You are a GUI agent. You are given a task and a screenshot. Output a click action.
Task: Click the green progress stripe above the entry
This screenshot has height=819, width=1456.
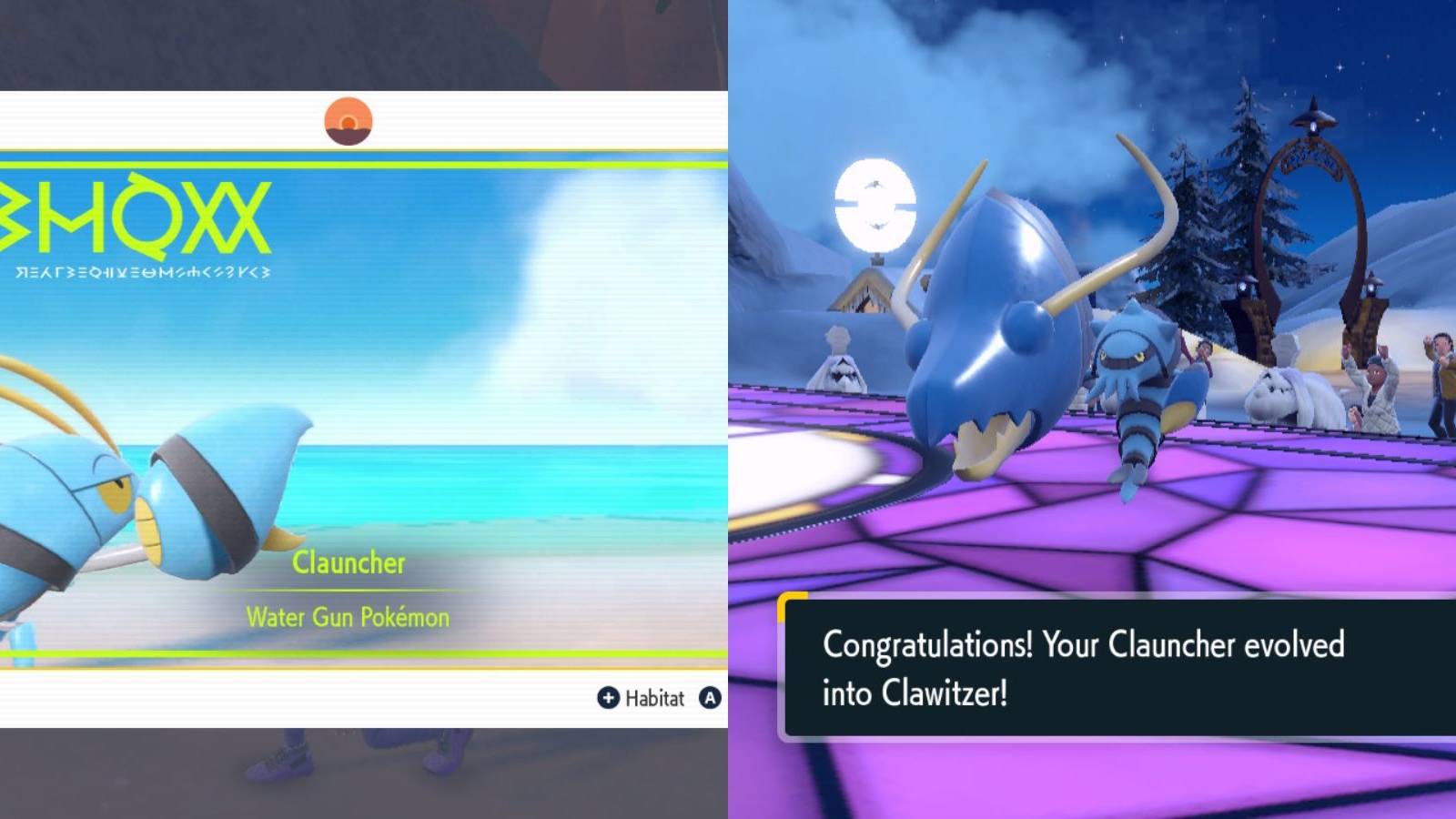(364, 165)
